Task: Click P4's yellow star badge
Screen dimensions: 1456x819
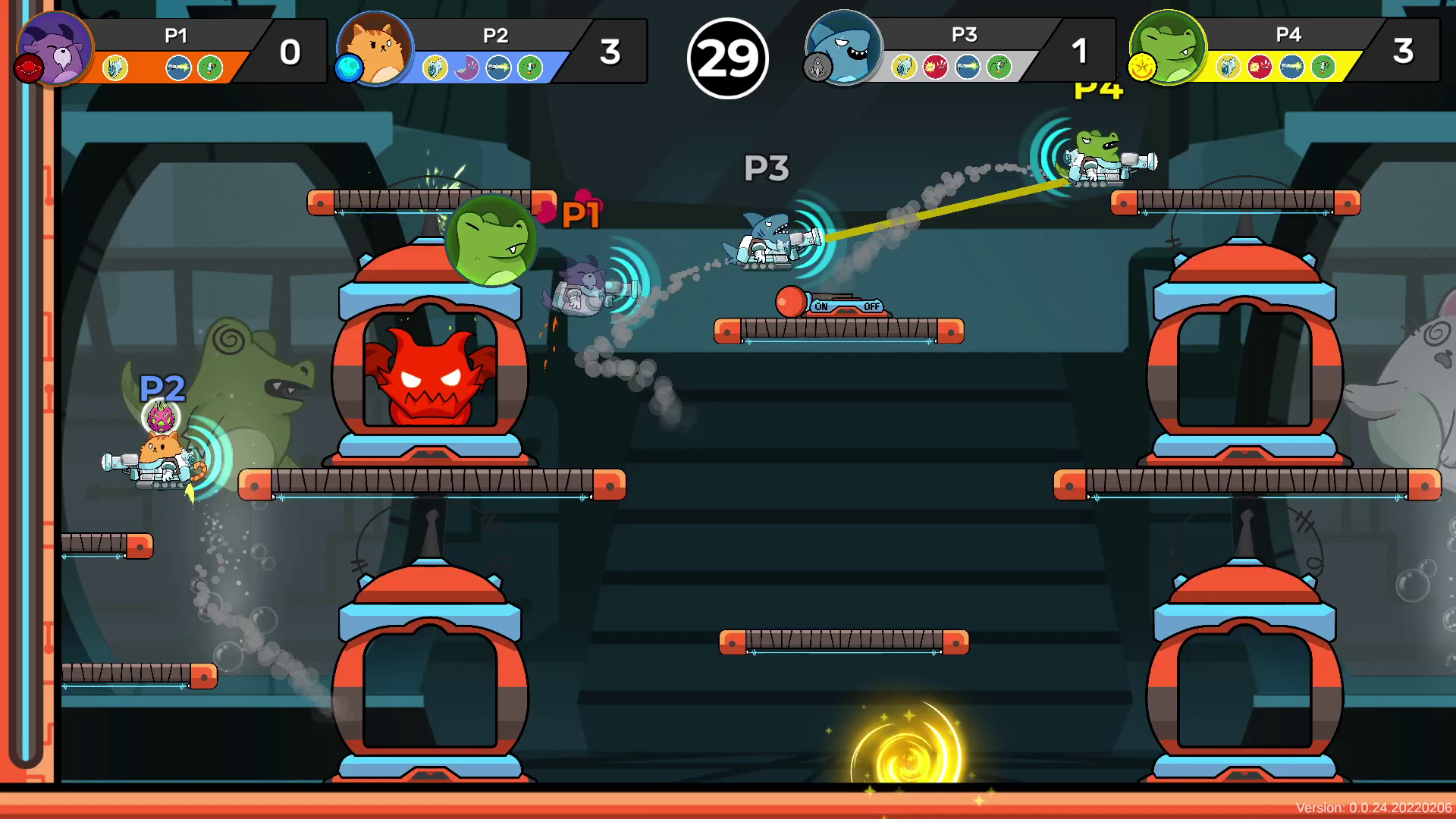Action: pos(1141,68)
